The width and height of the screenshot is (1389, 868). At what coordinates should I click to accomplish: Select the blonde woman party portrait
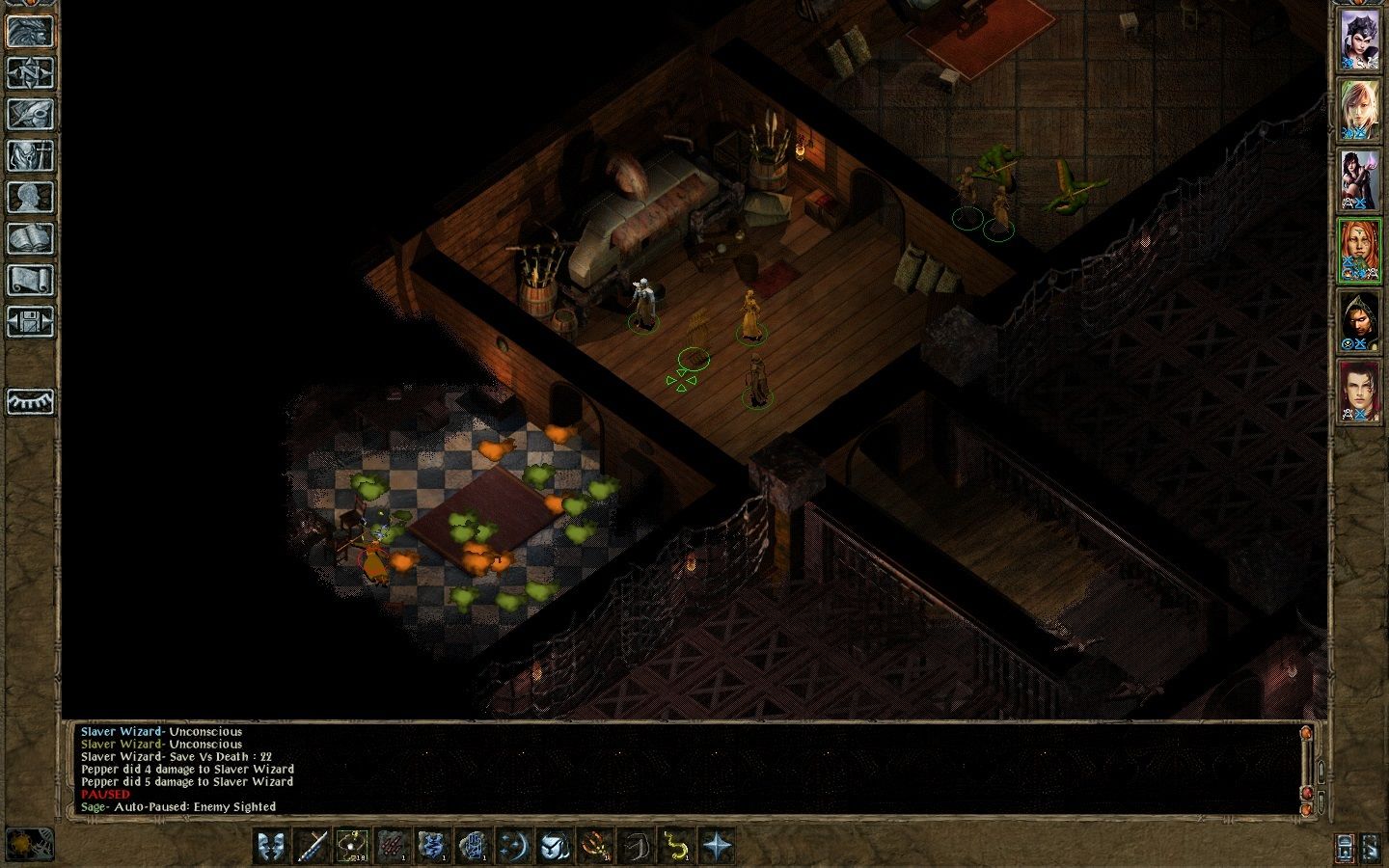(x=1359, y=110)
